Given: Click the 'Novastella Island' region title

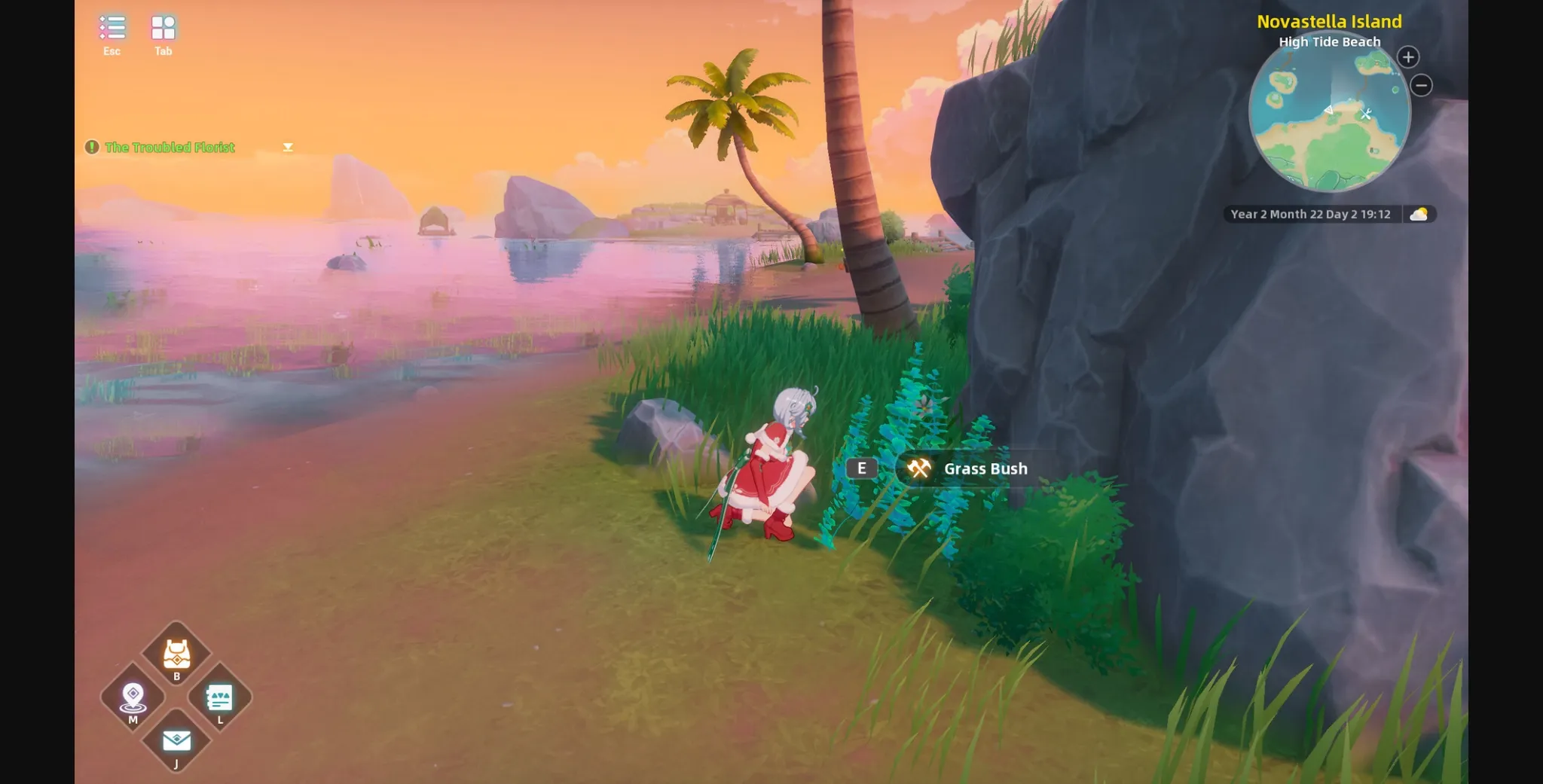Looking at the screenshot, I should point(1330,21).
